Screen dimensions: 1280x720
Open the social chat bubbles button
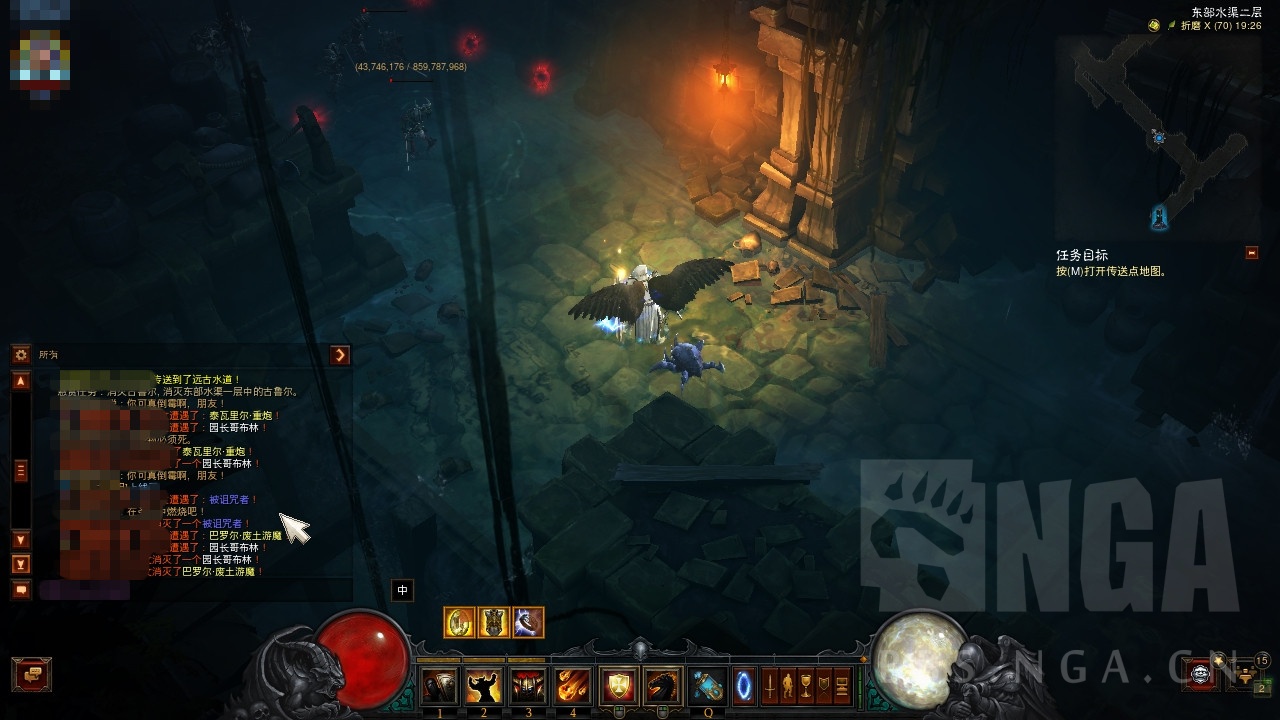click(x=31, y=674)
